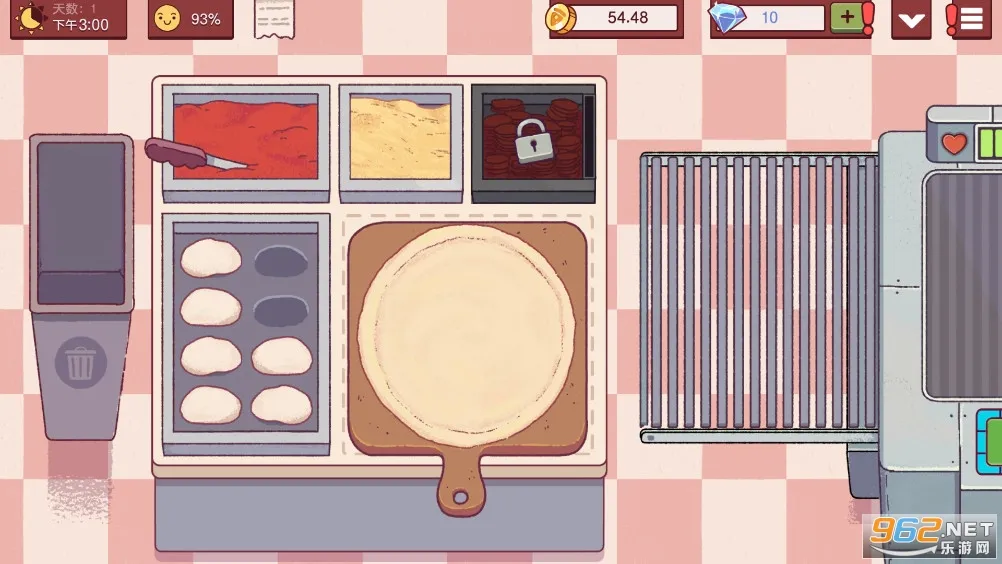The height and width of the screenshot is (564, 1002).
Task: Select the pizza dough on the board
Action: (466, 334)
